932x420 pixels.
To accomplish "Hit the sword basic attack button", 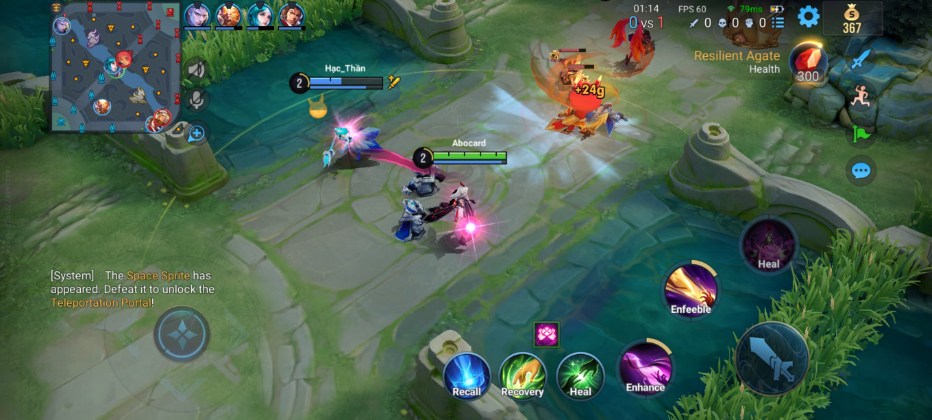I will click(772, 358).
